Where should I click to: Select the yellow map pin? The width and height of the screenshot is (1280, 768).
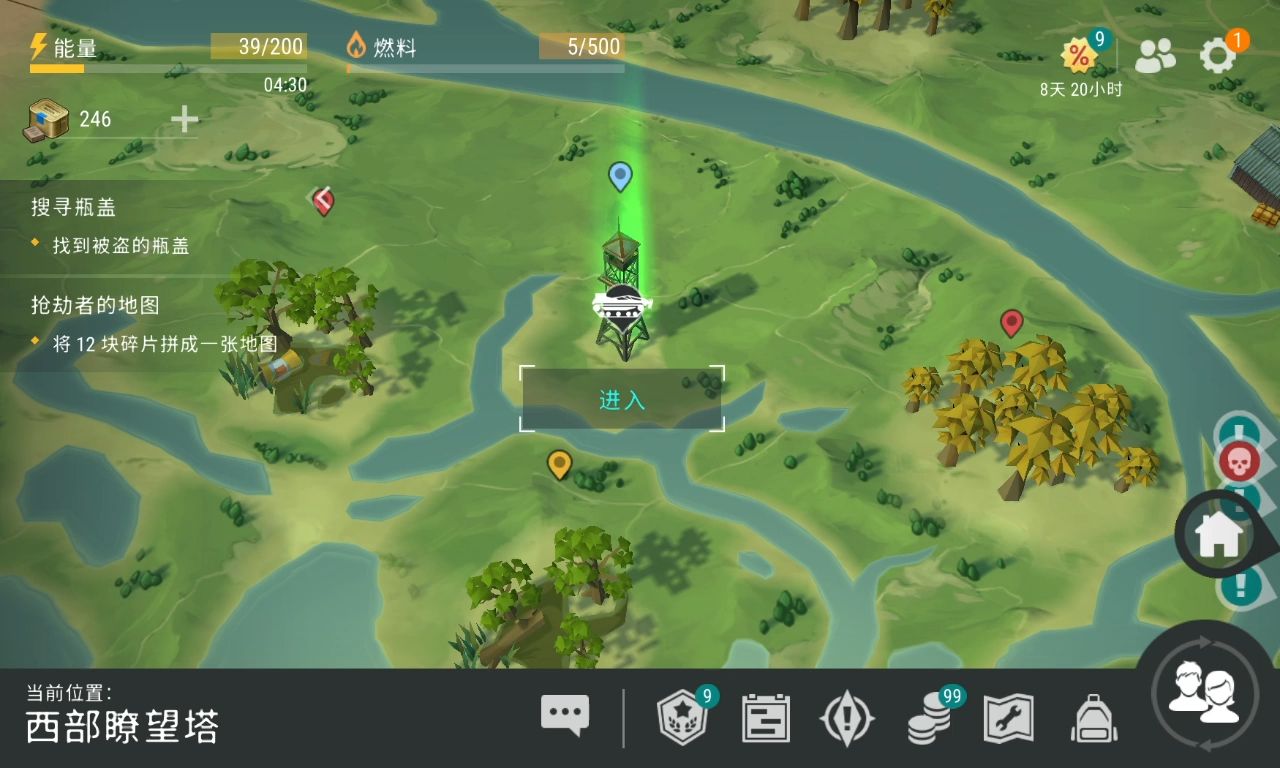click(559, 464)
